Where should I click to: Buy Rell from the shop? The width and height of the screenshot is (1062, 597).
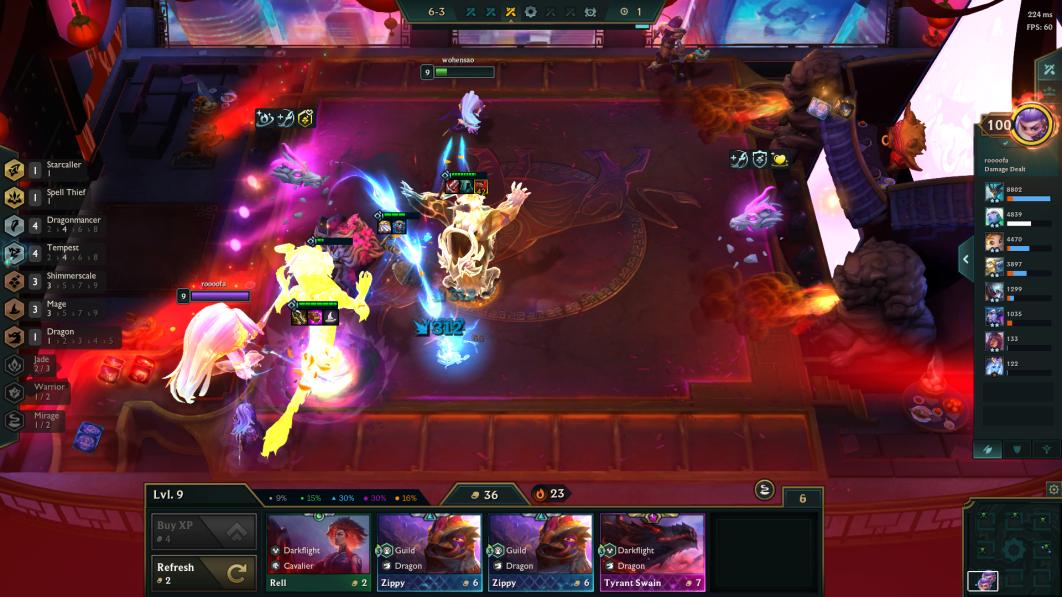click(318, 553)
